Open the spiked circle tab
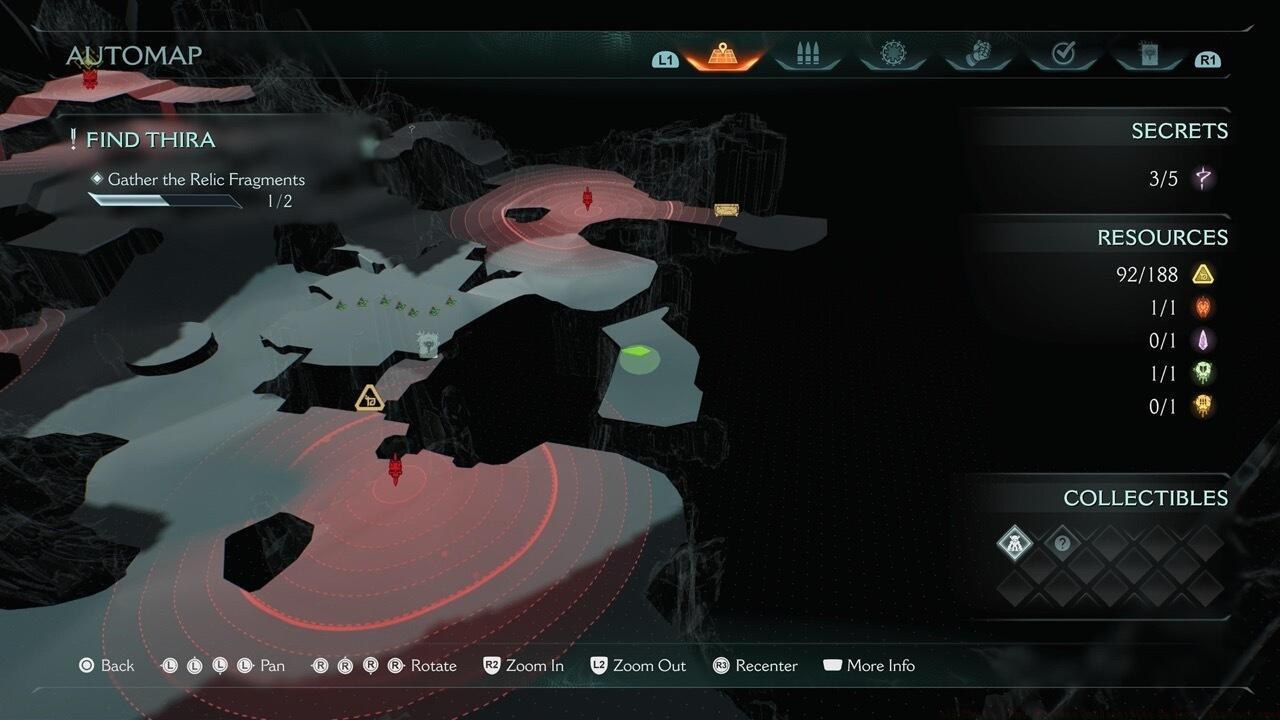 [892, 55]
